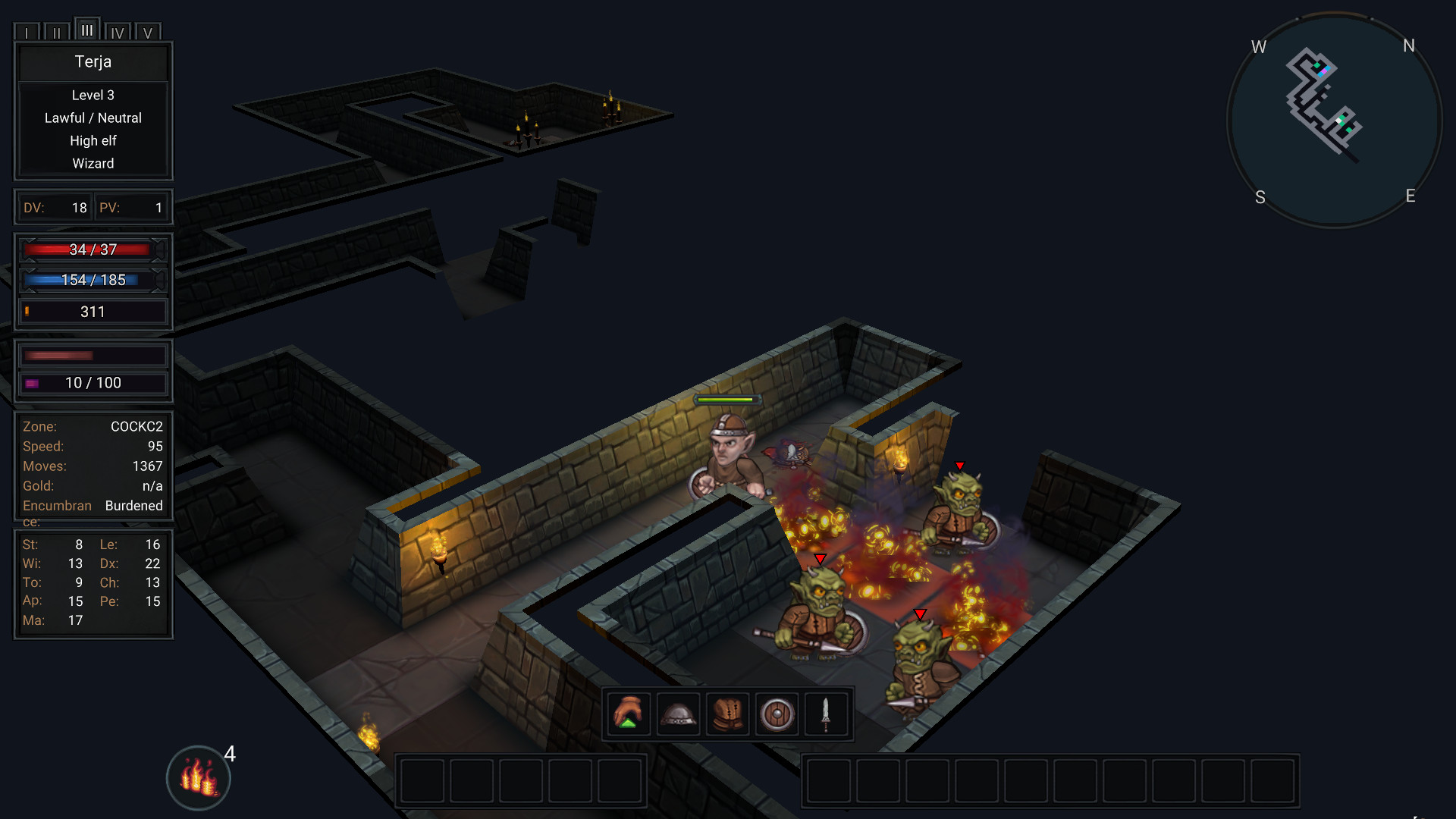Open the circular dungeon minimap
Screen dimensions: 1456x819
pyautogui.click(x=1334, y=120)
